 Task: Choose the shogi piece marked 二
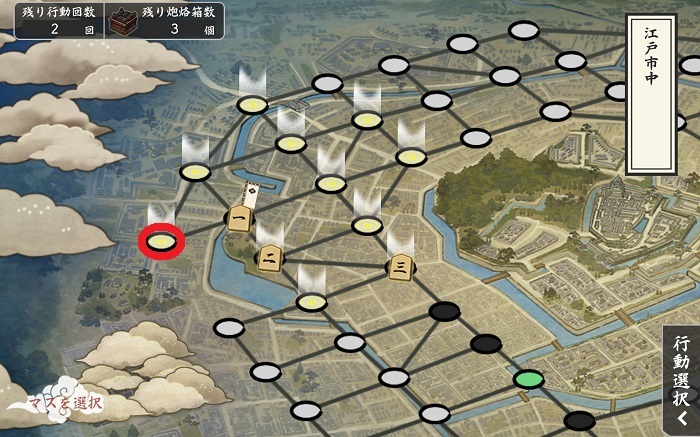coord(268,259)
